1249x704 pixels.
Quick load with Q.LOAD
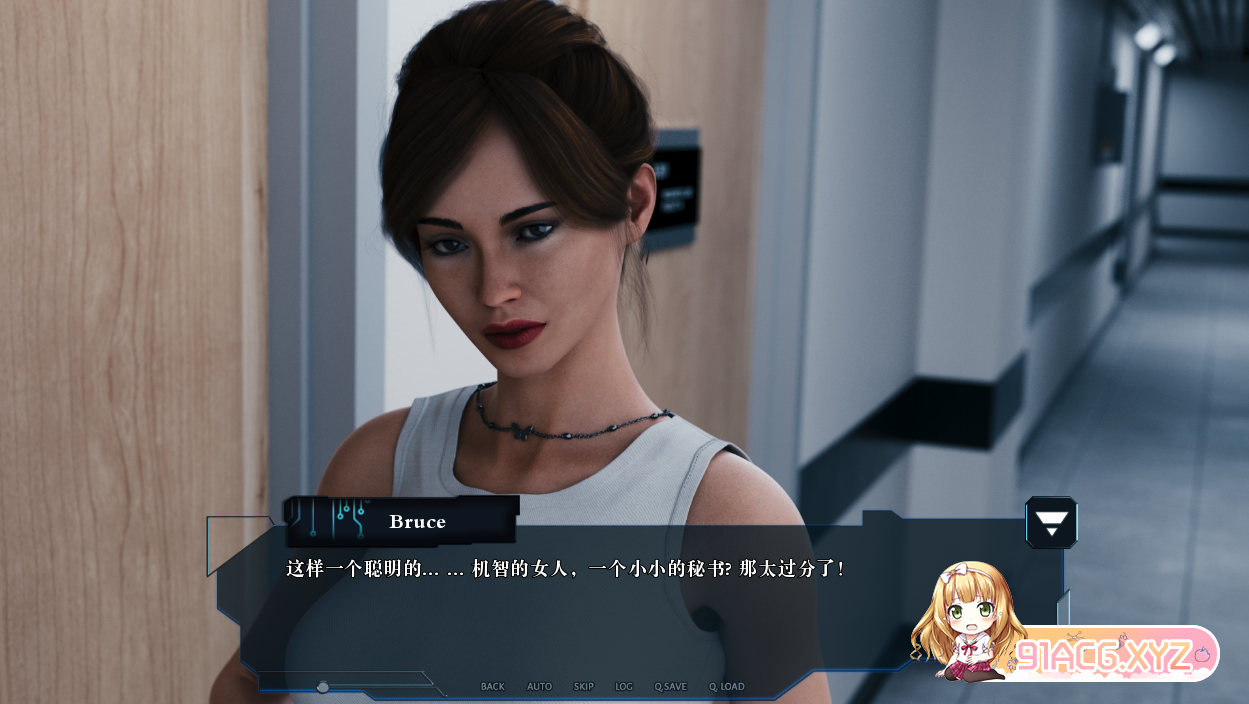point(727,687)
